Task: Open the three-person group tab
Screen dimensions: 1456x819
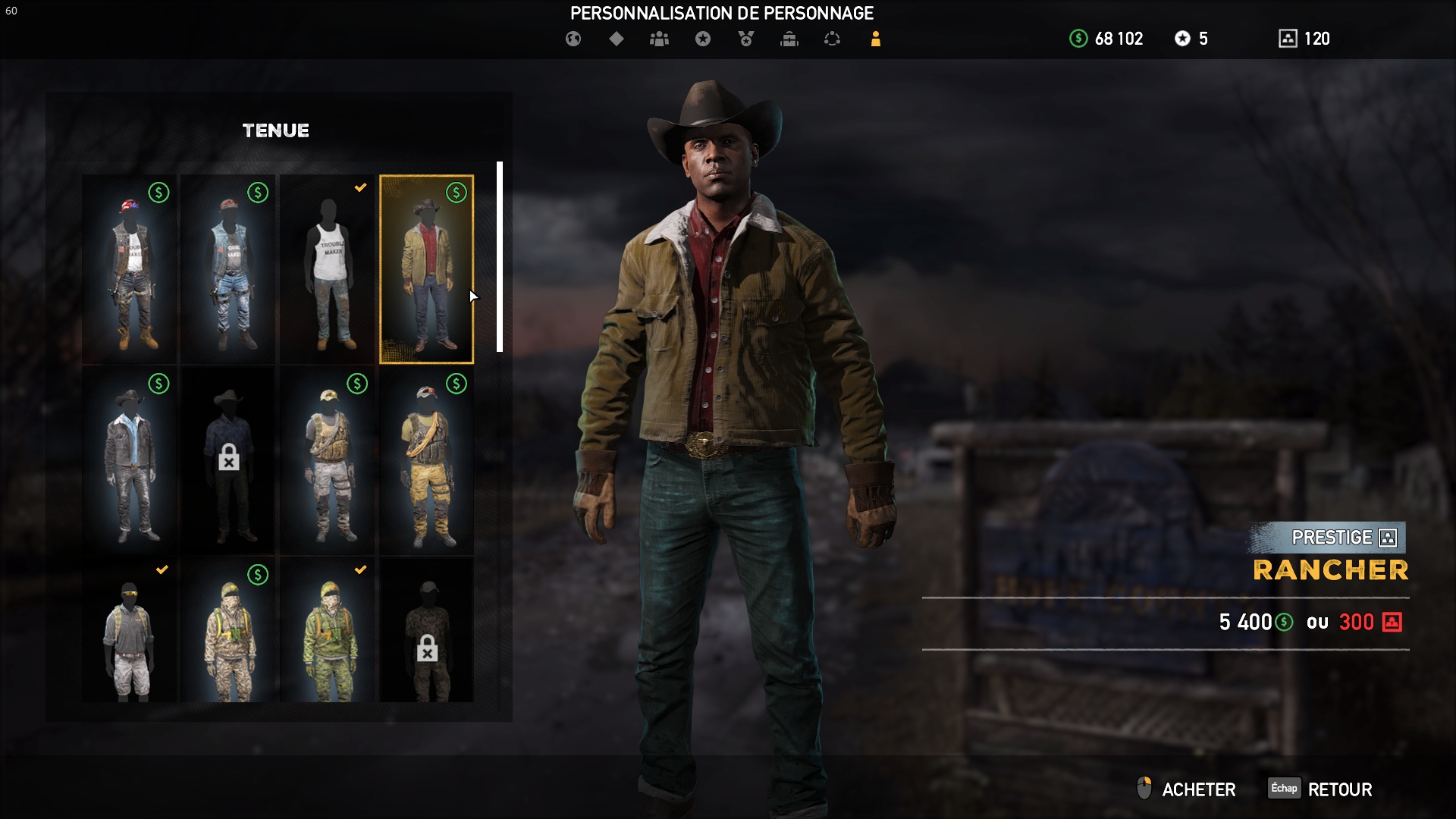Action: 659,39
